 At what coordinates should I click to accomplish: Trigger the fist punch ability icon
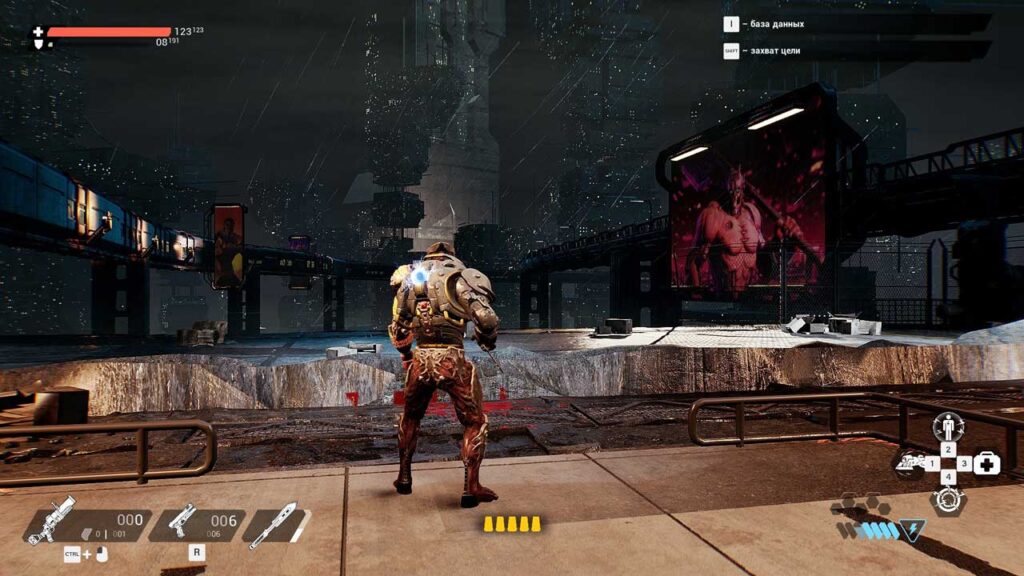coord(909,464)
